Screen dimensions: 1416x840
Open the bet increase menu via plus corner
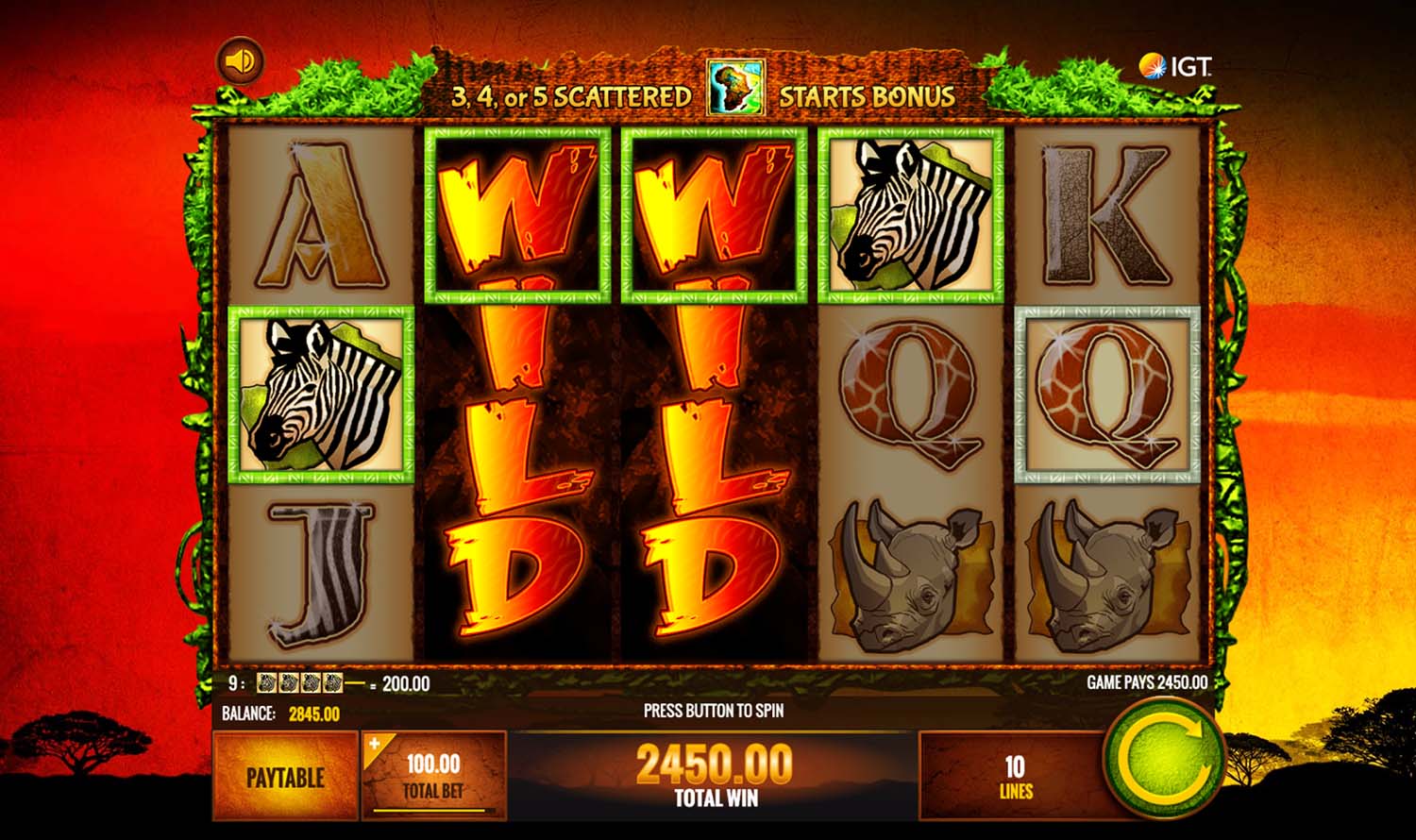pyautogui.click(x=375, y=744)
